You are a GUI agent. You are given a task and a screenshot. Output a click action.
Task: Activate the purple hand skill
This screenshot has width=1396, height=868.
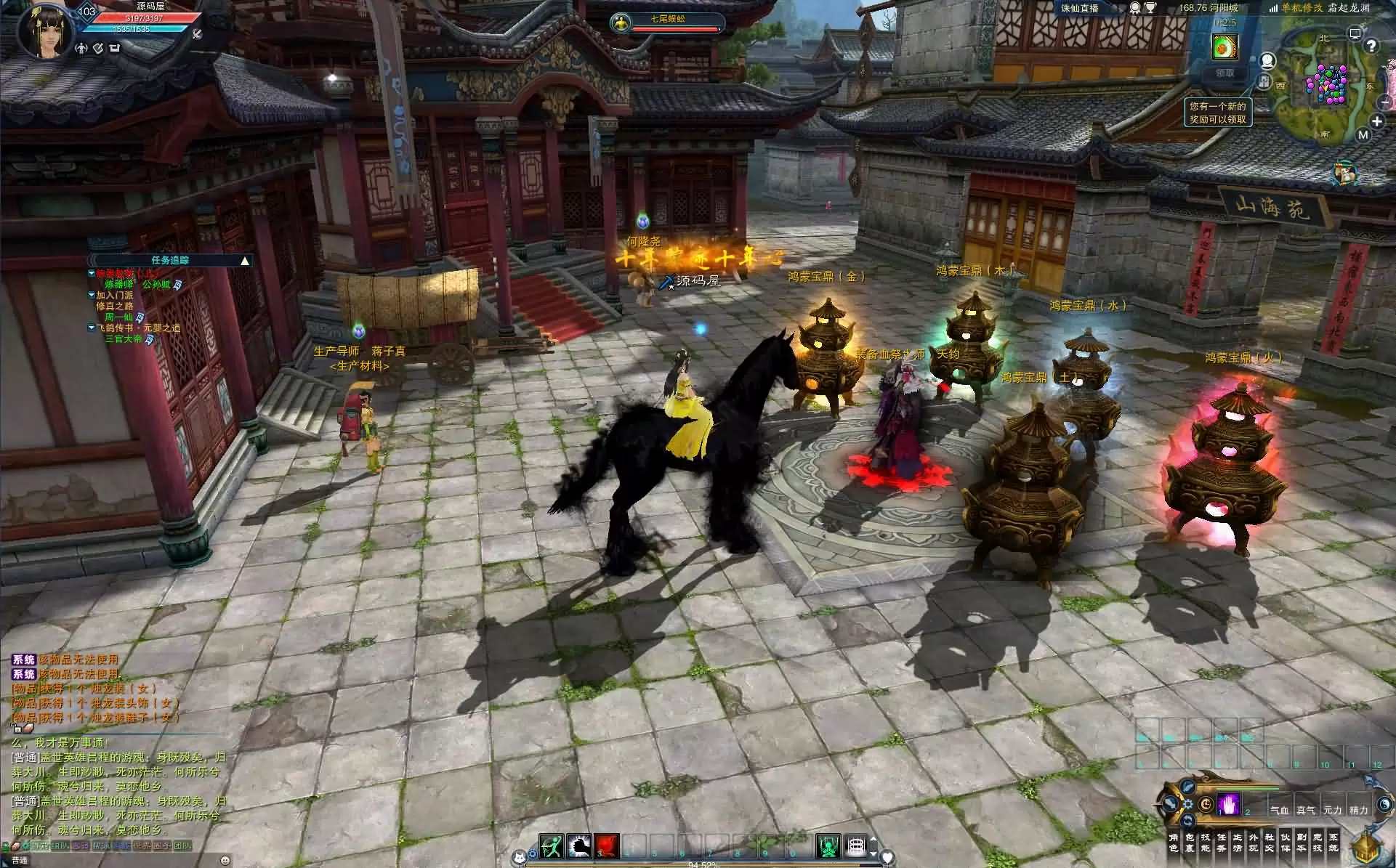pos(1227,805)
